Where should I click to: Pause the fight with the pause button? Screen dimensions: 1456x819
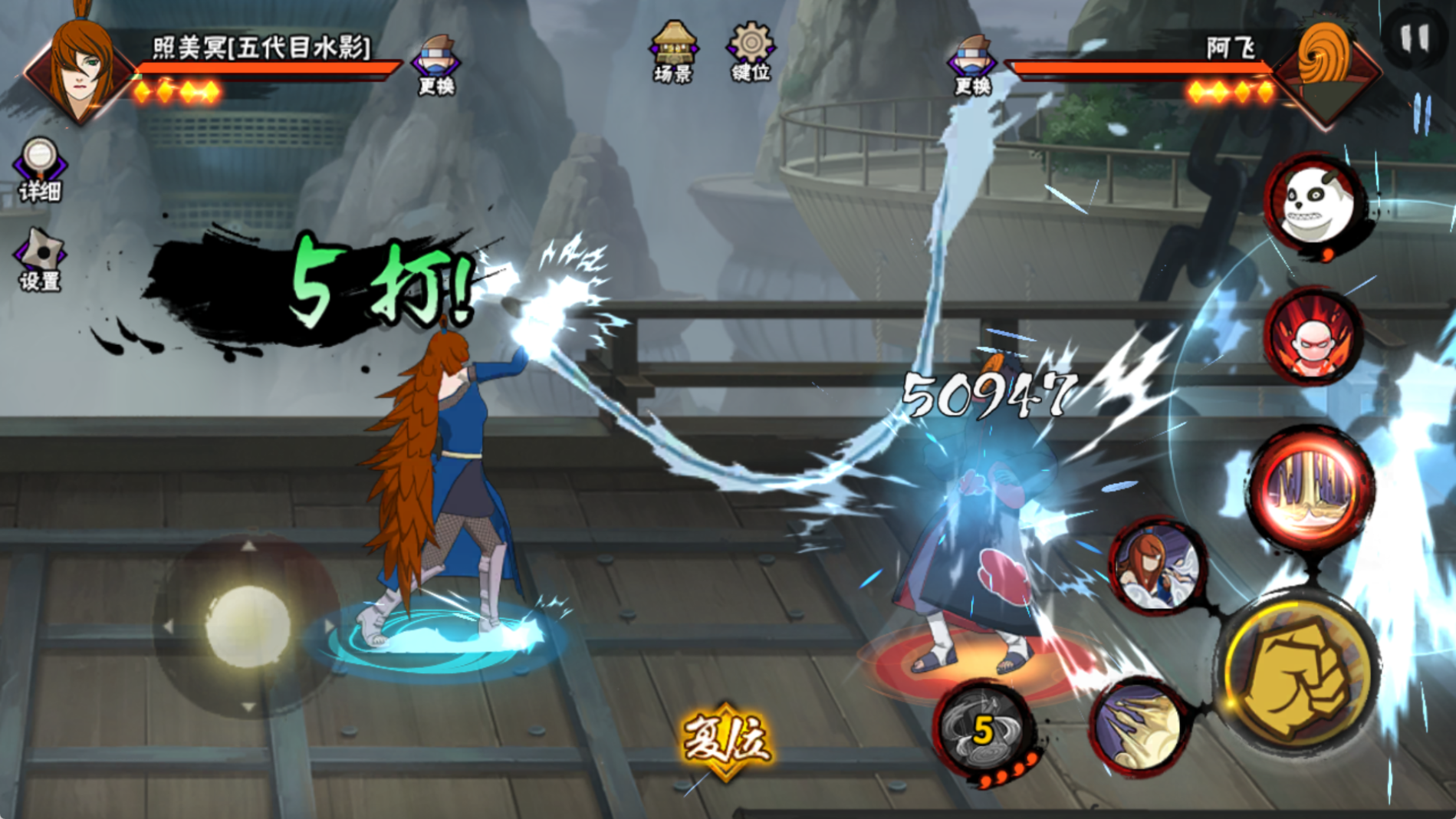pos(1414,38)
